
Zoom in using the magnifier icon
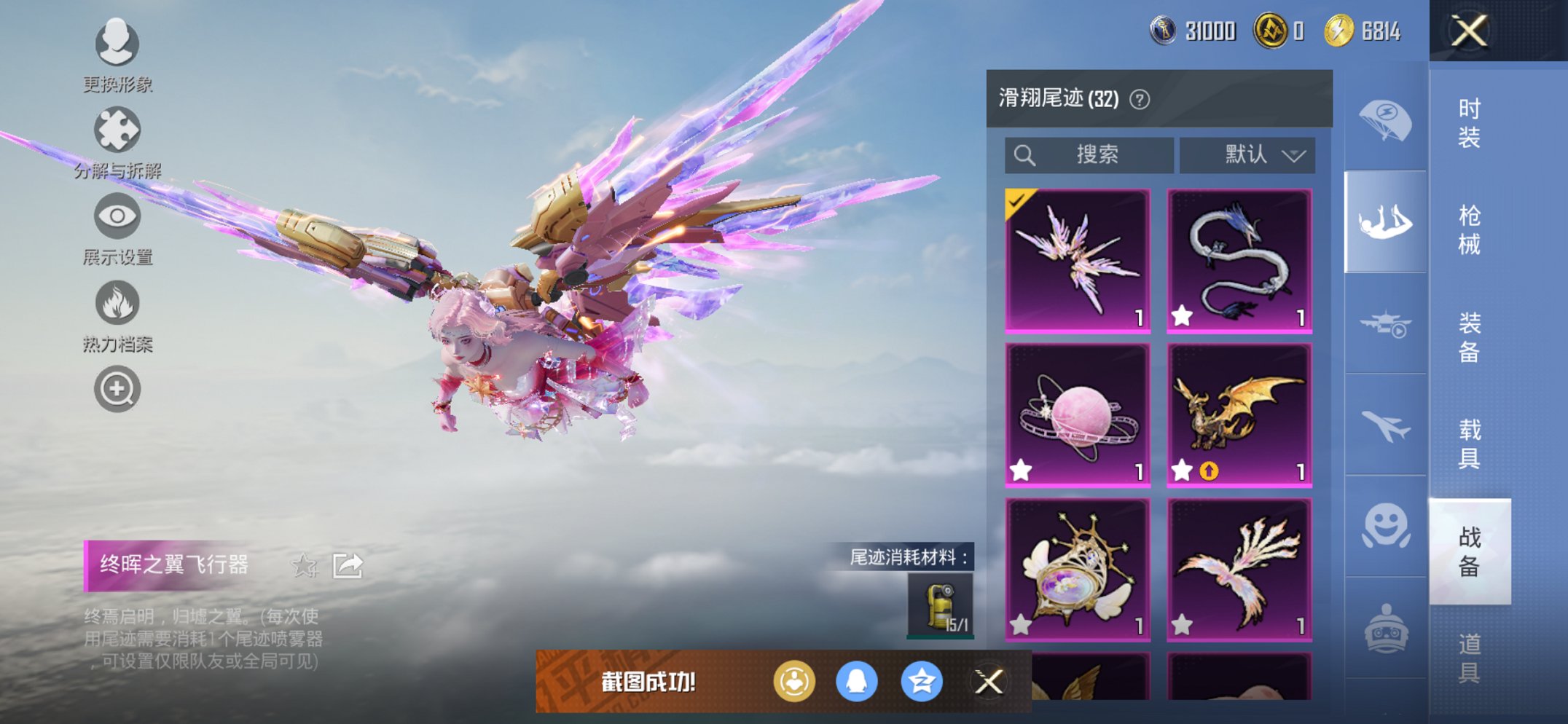coord(117,388)
